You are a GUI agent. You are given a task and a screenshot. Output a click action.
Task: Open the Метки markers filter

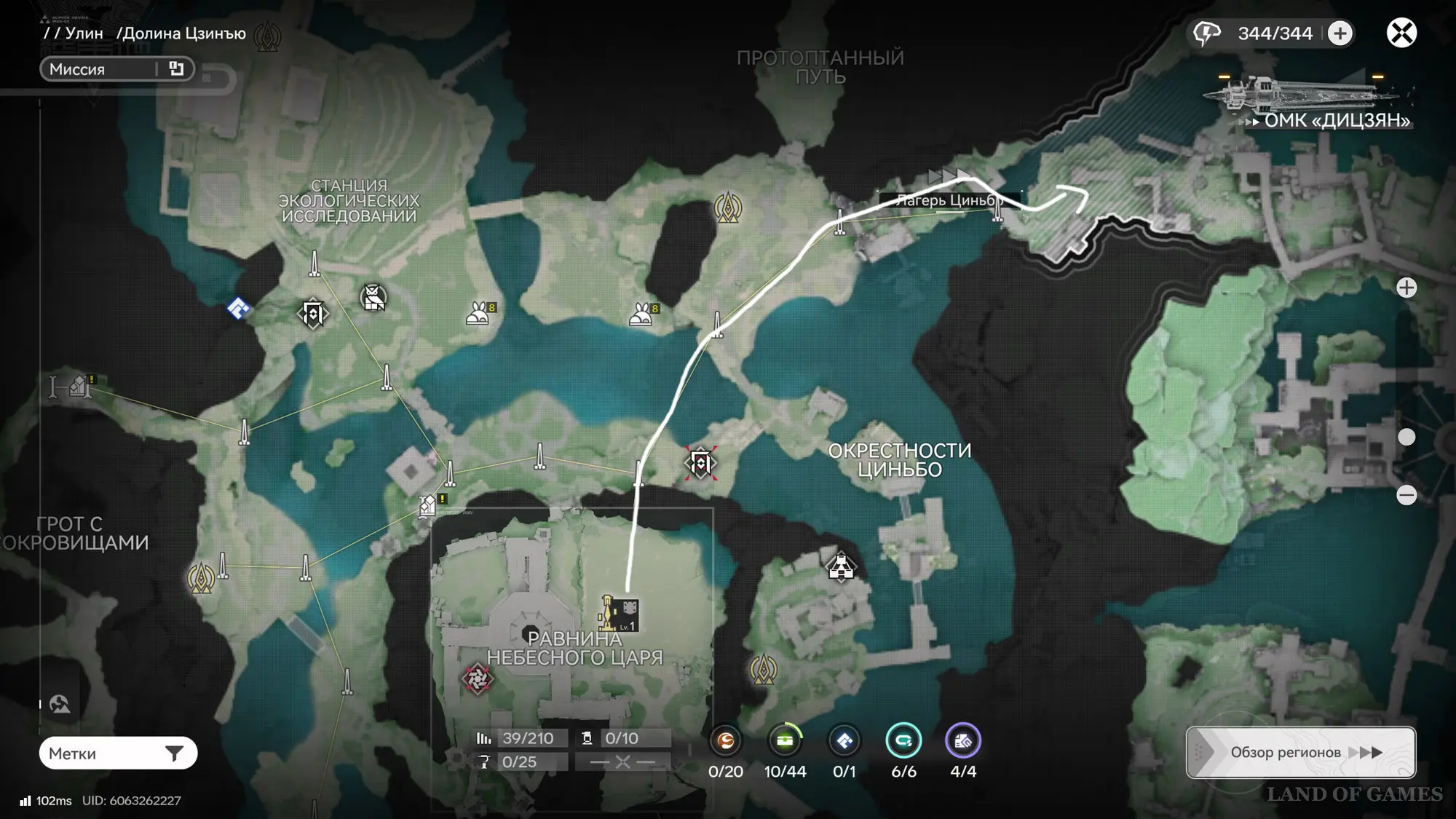coord(118,753)
